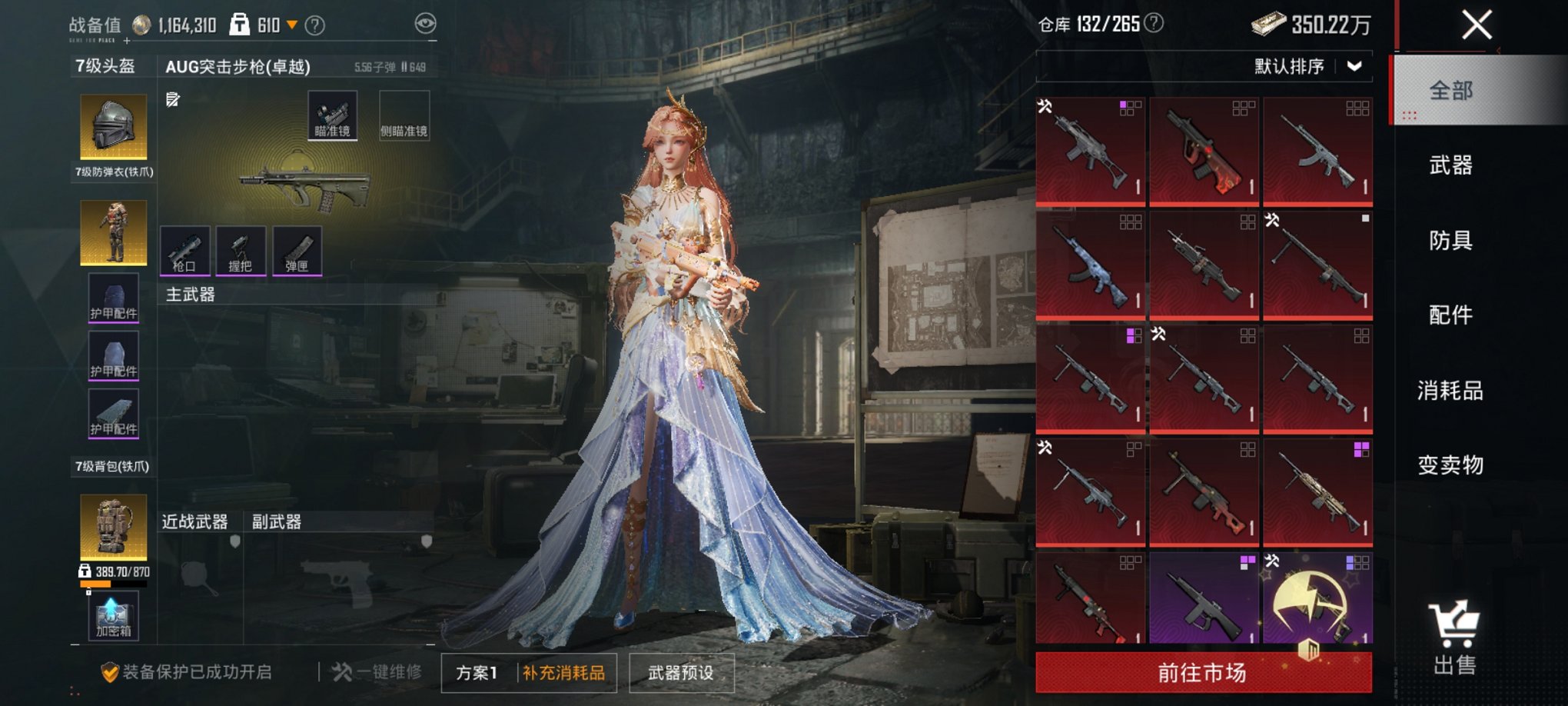Image resolution: width=1568 pixels, height=706 pixels.
Task: Select the 瞄准镜 scope attachment slot
Action: tap(332, 115)
